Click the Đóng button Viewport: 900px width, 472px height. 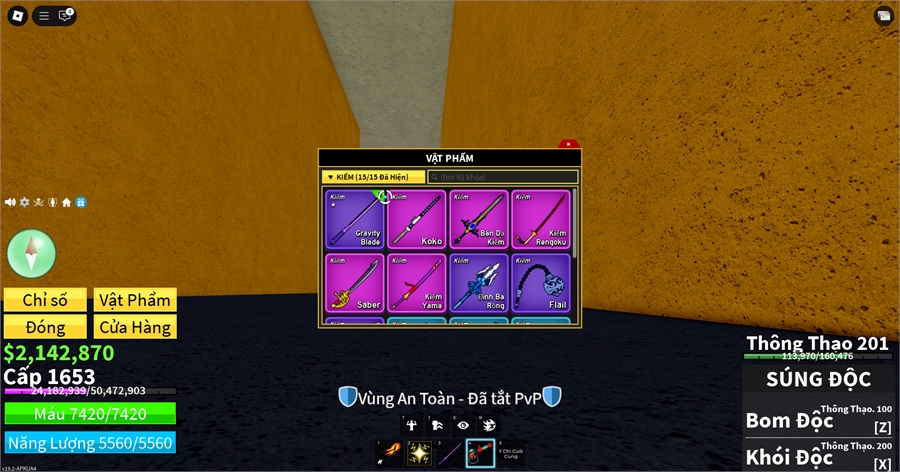[x=44, y=327]
